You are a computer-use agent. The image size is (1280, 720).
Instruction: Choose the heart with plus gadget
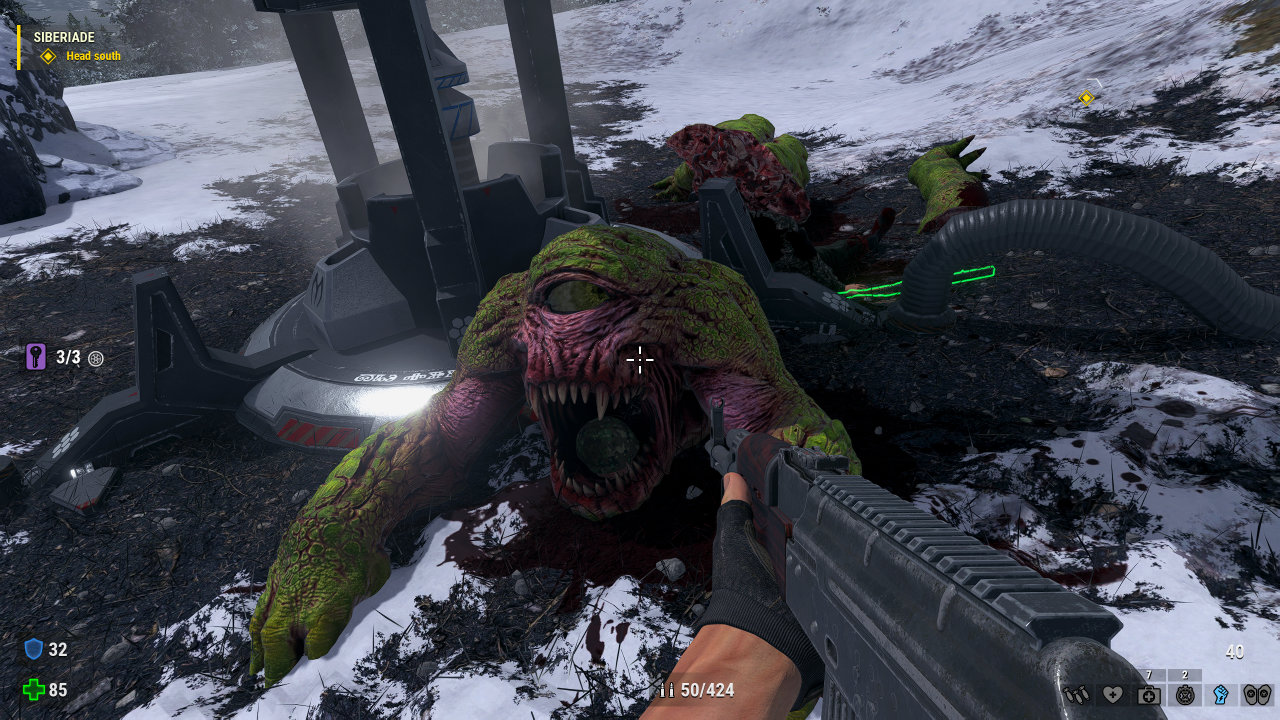(1112, 694)
